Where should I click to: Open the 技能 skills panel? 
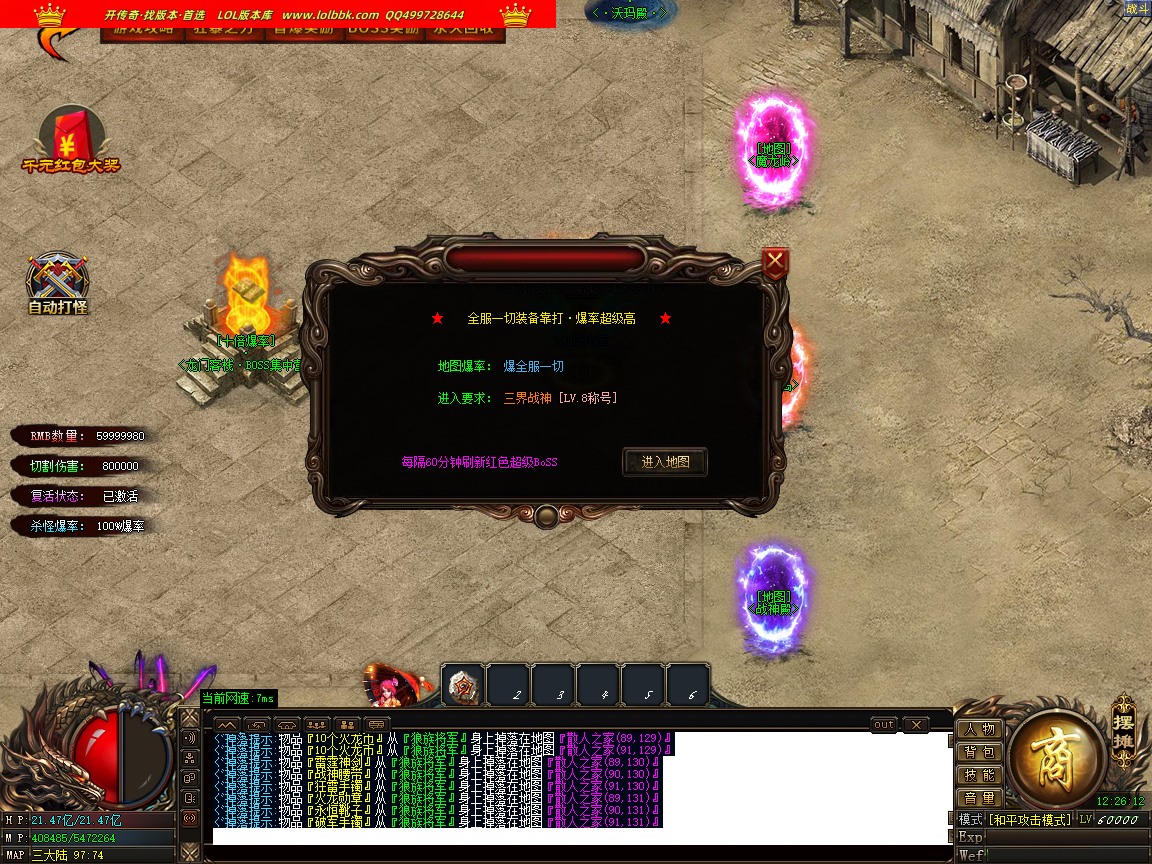[979, 775]
